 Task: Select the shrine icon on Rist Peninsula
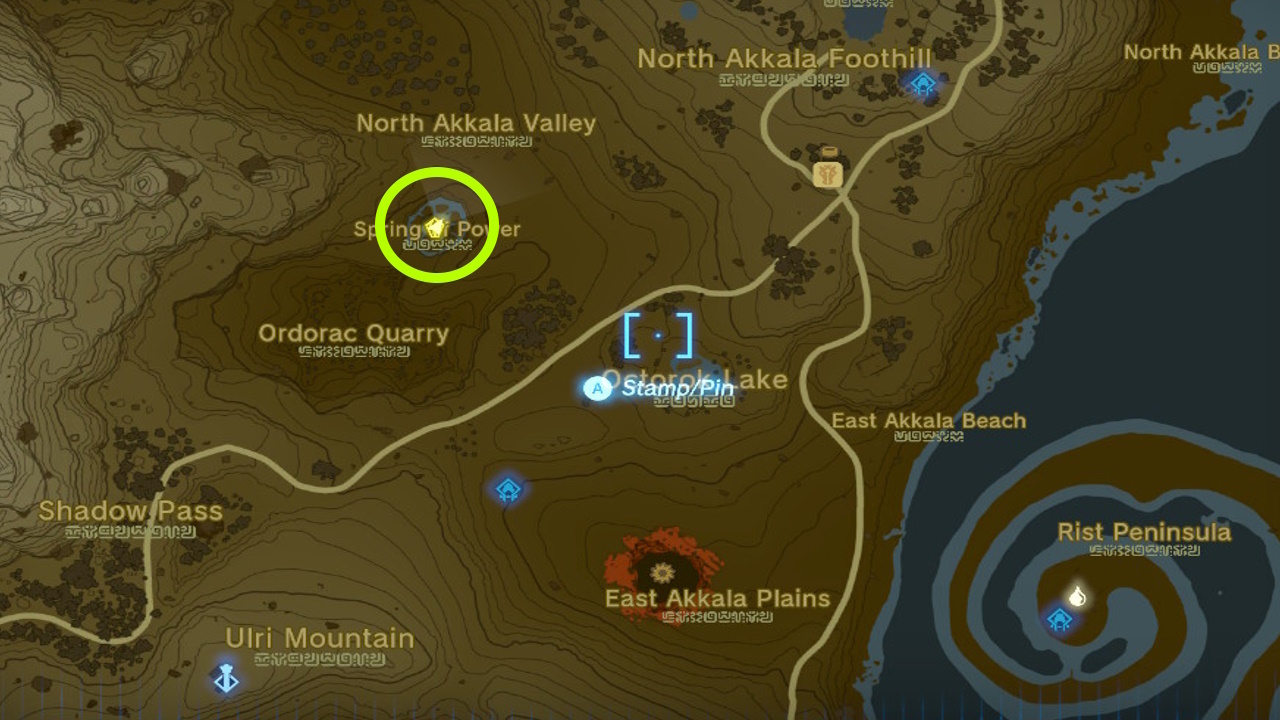pos(1059,619)
